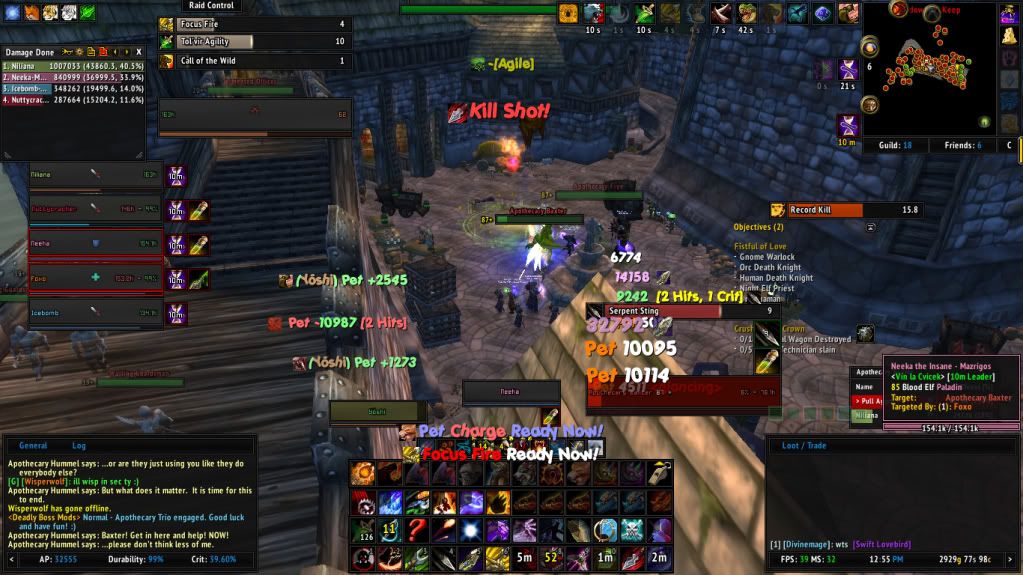Image resolution: width=1023 pixels, height=575 pixels.
Task: Switch to the Log chat tab
Action: click(79, 445)
